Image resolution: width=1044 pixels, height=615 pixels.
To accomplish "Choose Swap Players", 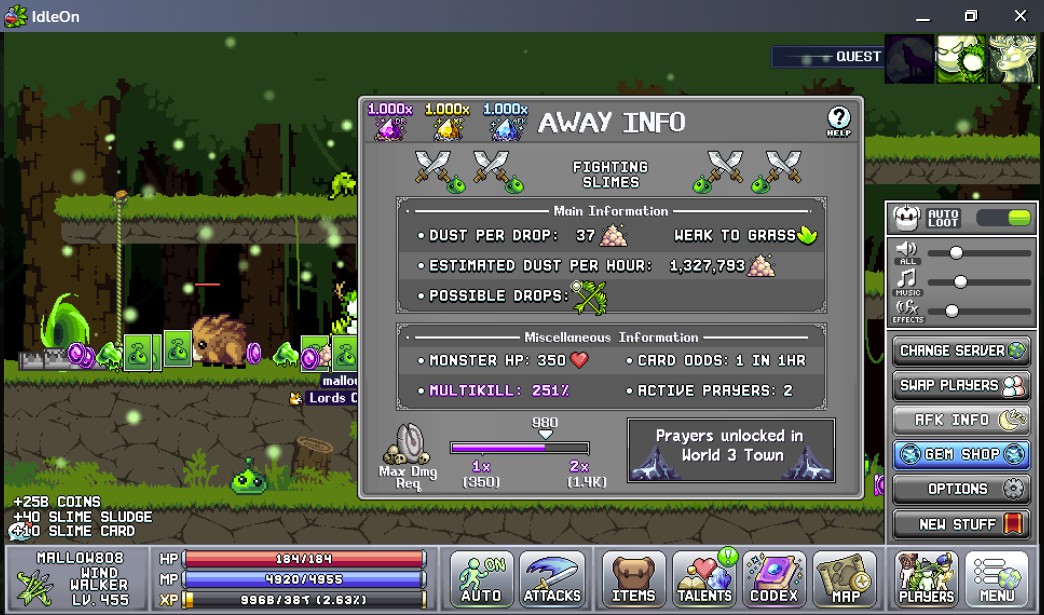I will coord(960,385).
